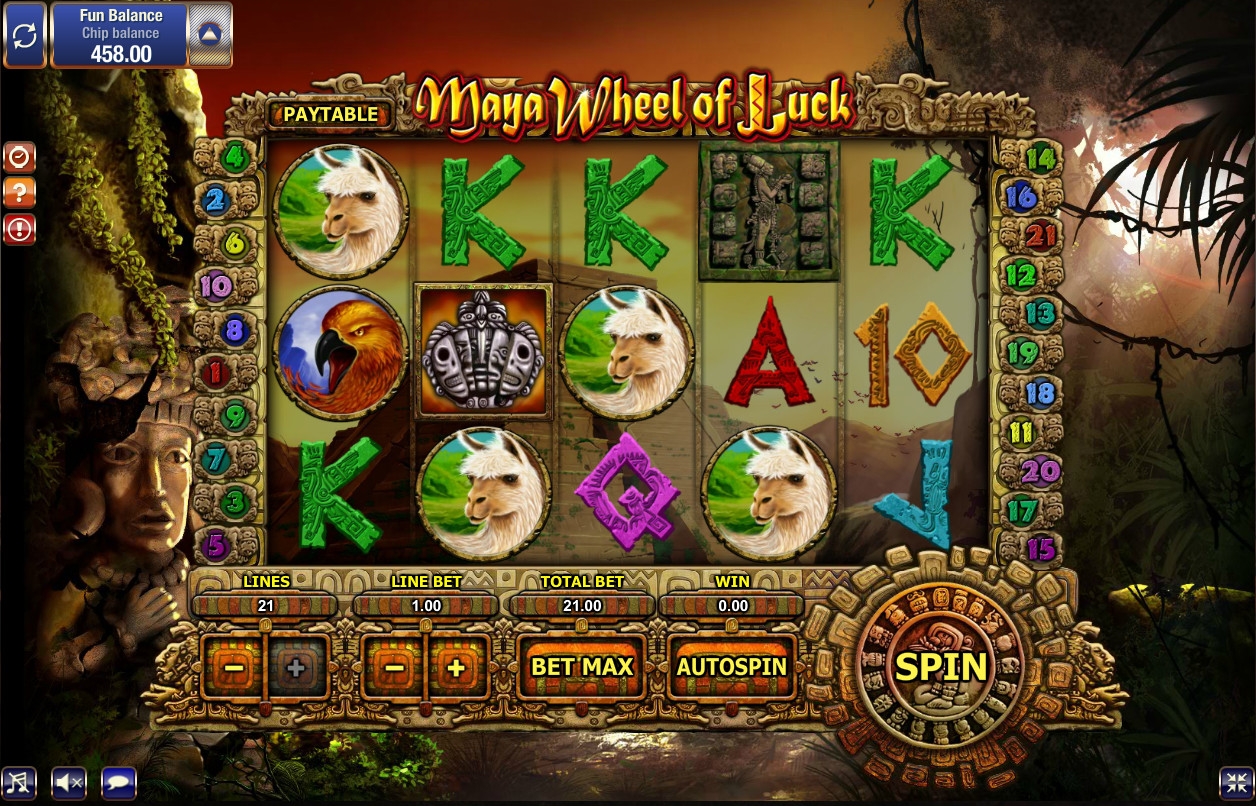Image resolution: width=1256 pixels, height=806 pixels.
Task: Open the clock history icon
Action: pyautogui.click(x=20, y=156)
